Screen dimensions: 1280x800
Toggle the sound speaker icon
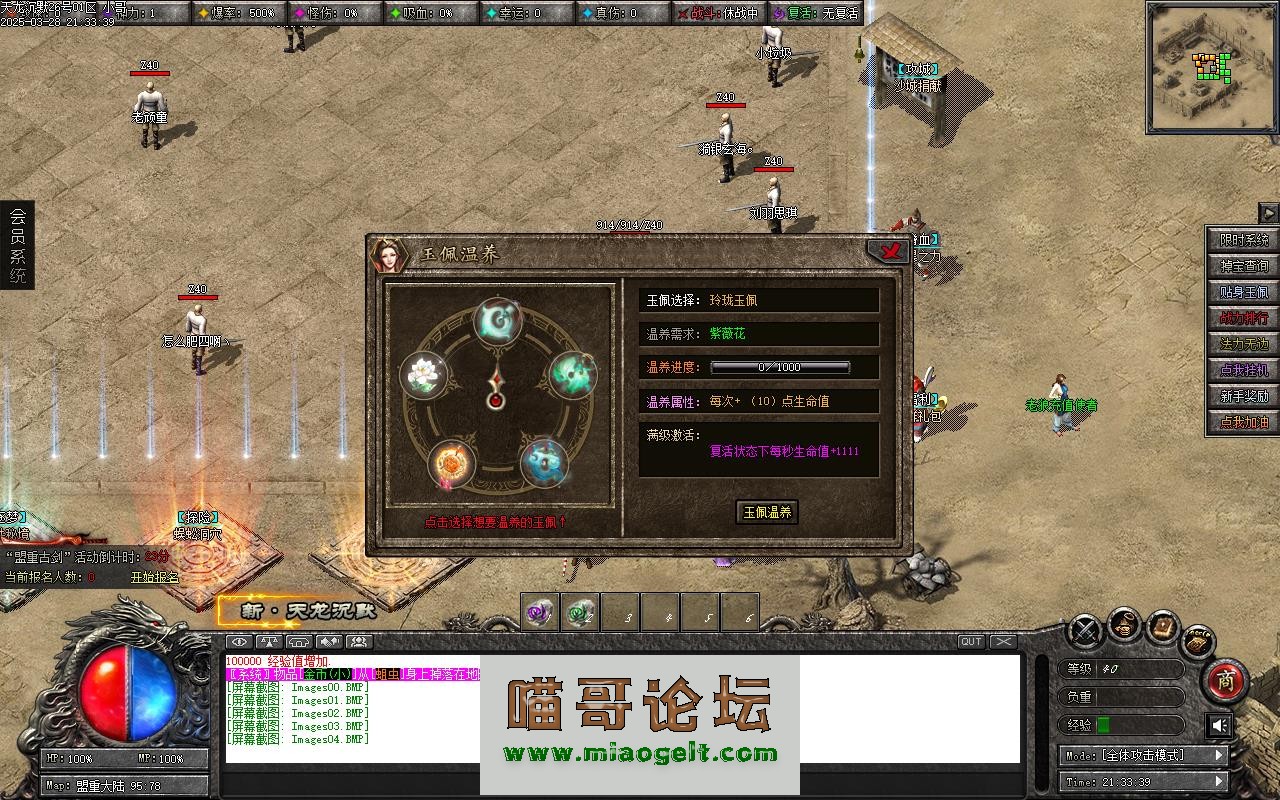[1218, 724]
